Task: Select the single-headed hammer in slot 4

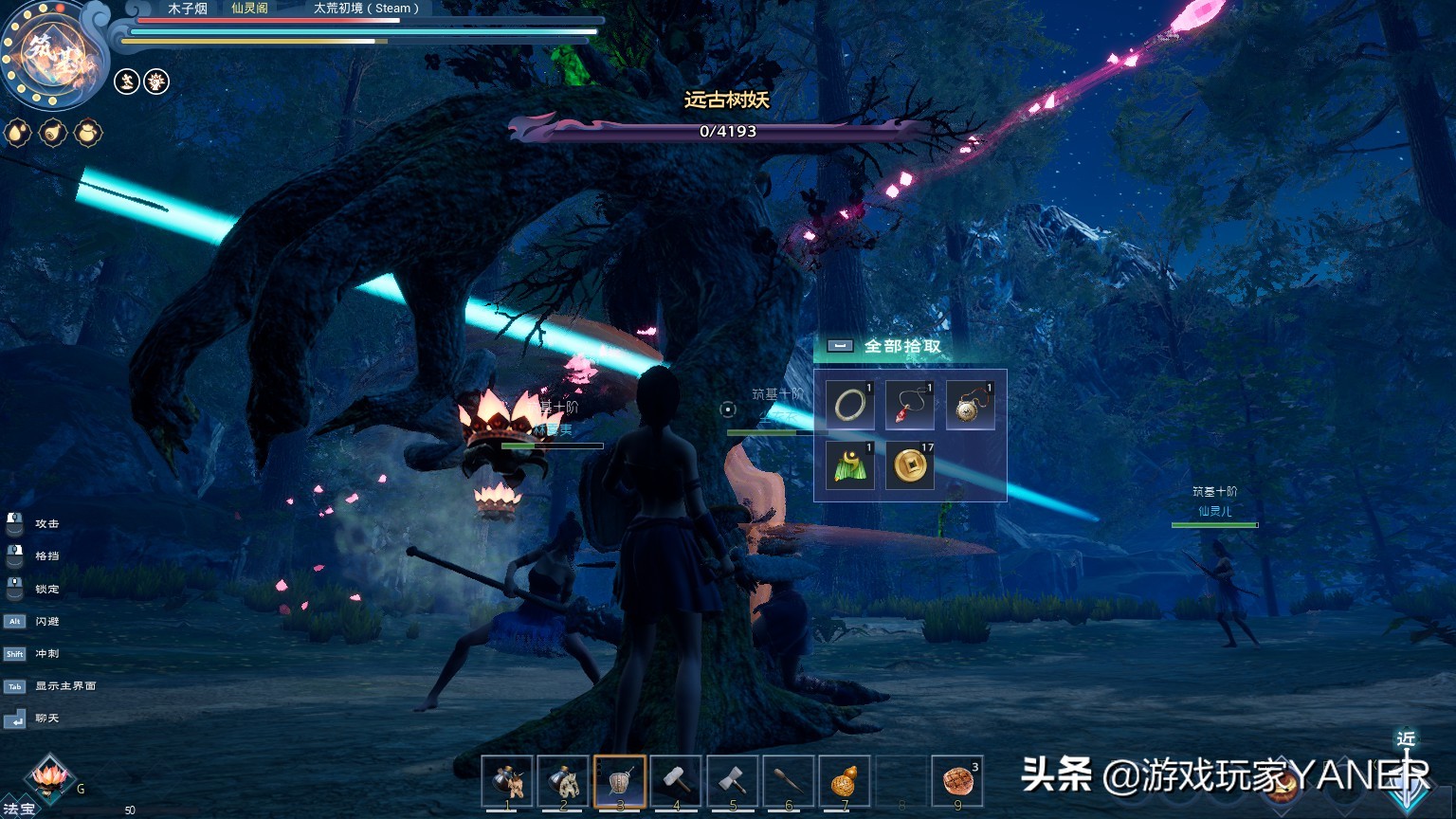Action: [676, 781]
